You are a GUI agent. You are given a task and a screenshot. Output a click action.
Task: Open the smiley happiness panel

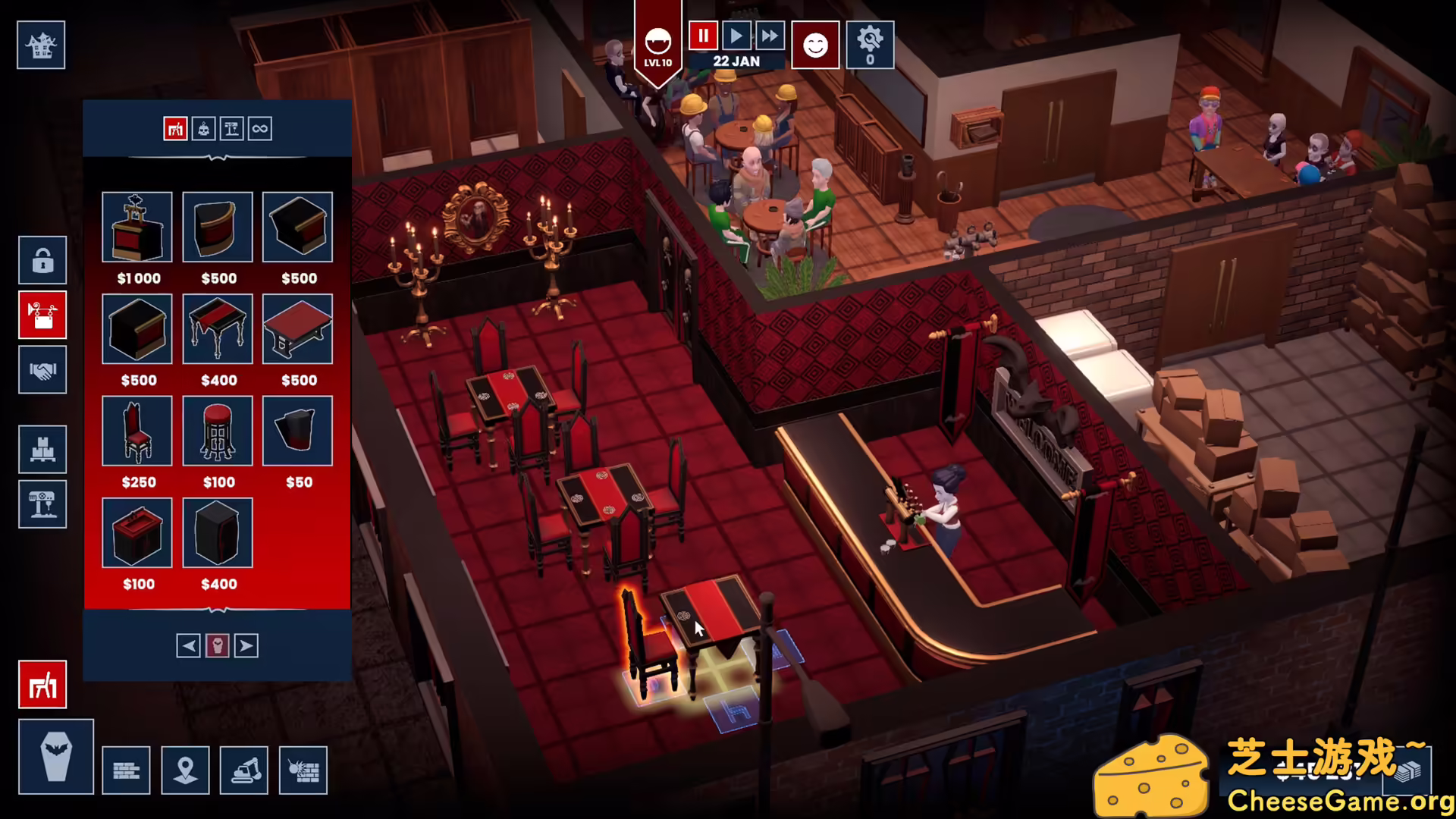pos(815,45)
